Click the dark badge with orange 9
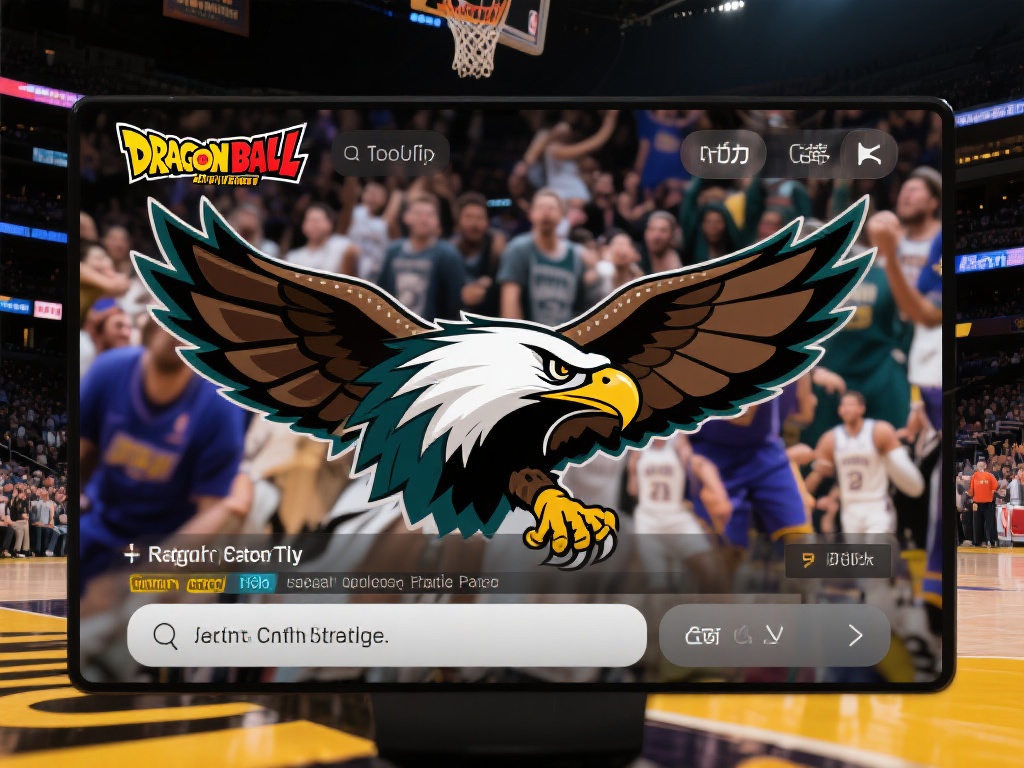 point(837,561)
